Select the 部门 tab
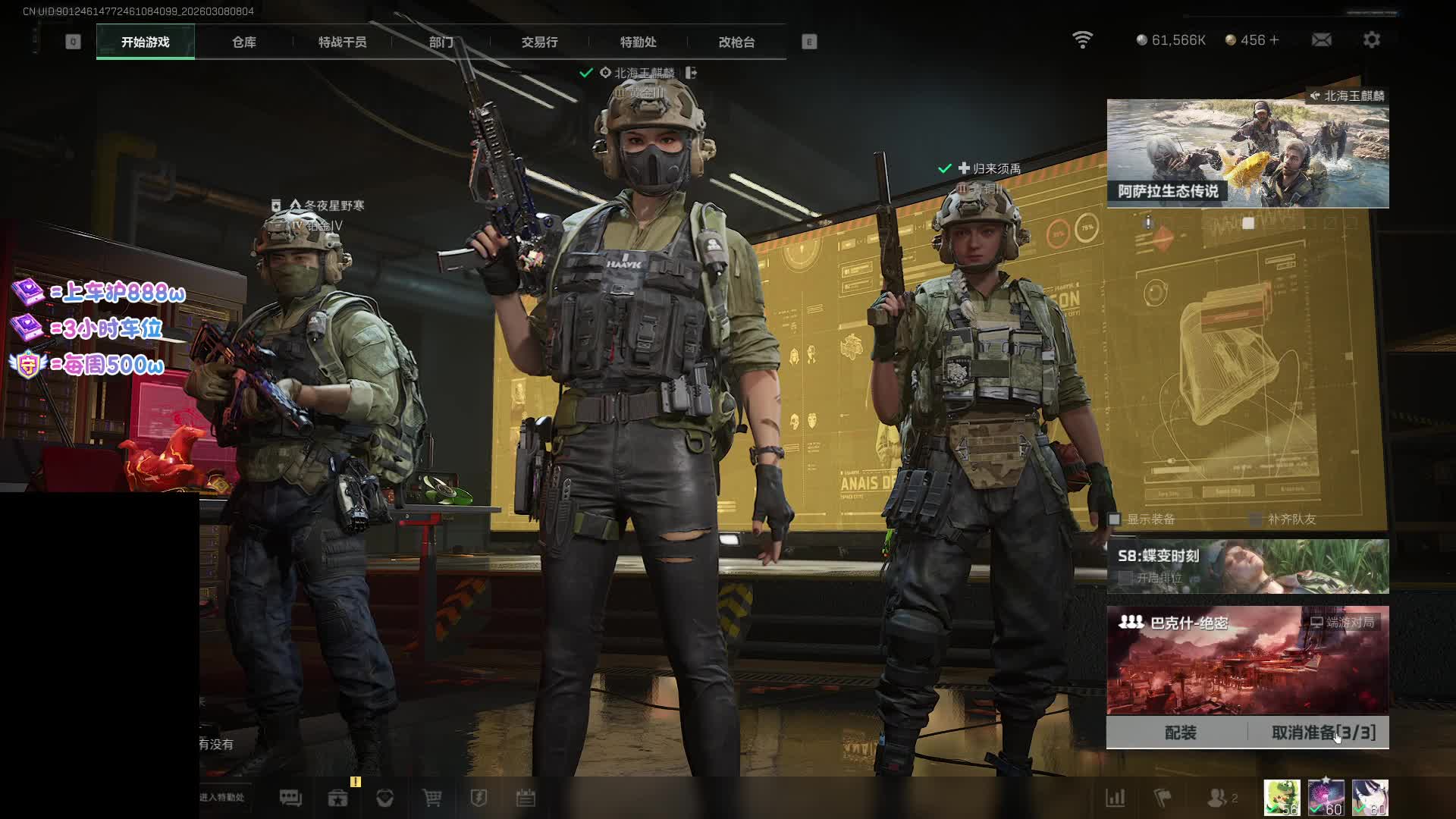 (x=441, y=42)
